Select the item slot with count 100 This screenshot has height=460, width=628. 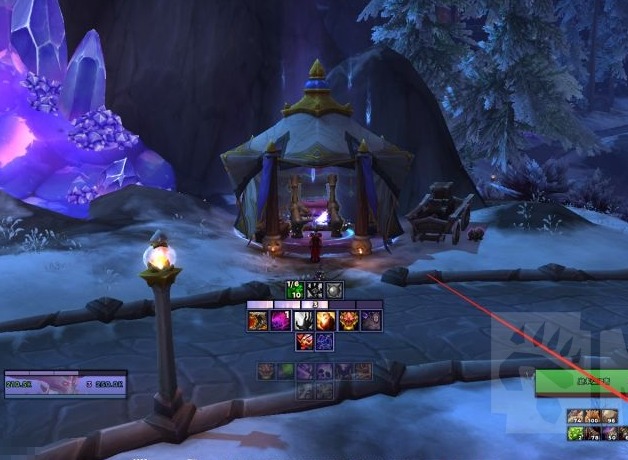pyautogui.click(x=593, y=417)
